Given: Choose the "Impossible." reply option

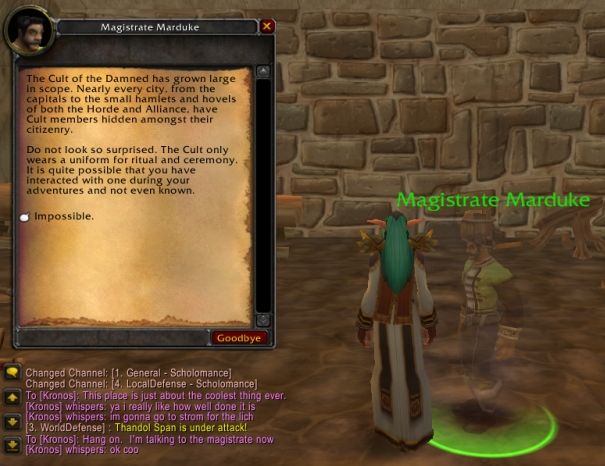Looking at the screenshot, I should pyautogui.click(x=65, y=216).
